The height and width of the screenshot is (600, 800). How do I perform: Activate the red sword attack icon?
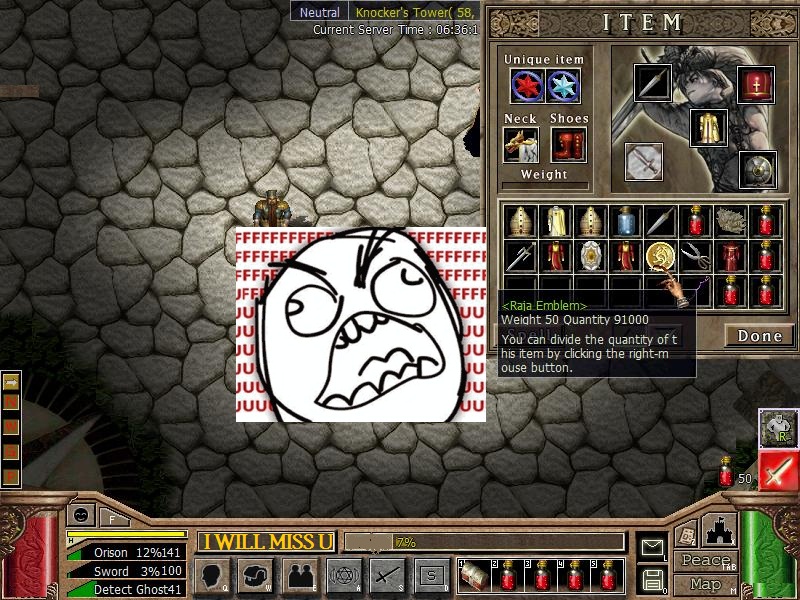[777, 471]
